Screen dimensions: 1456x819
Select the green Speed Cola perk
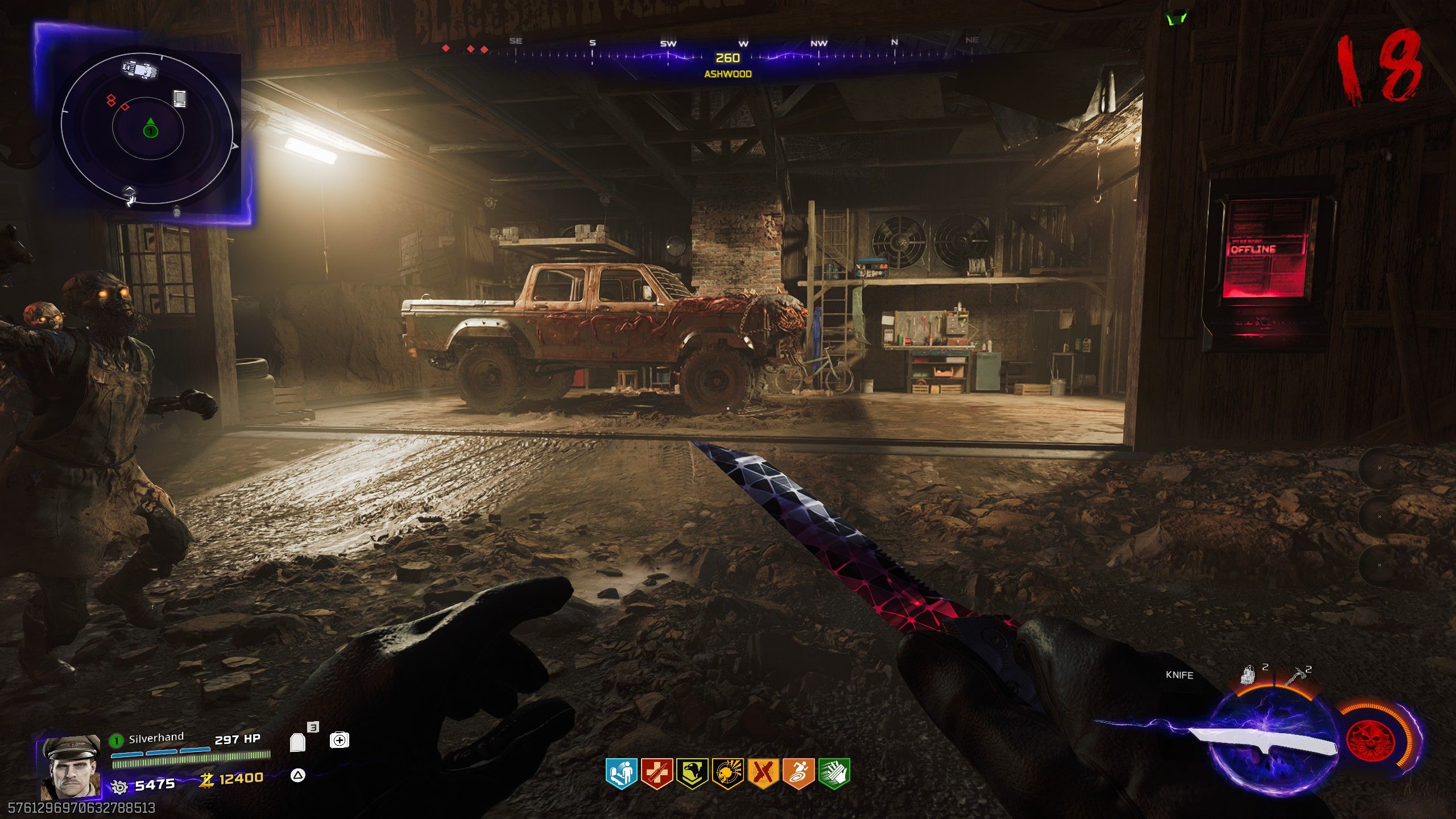coord(834,773)
